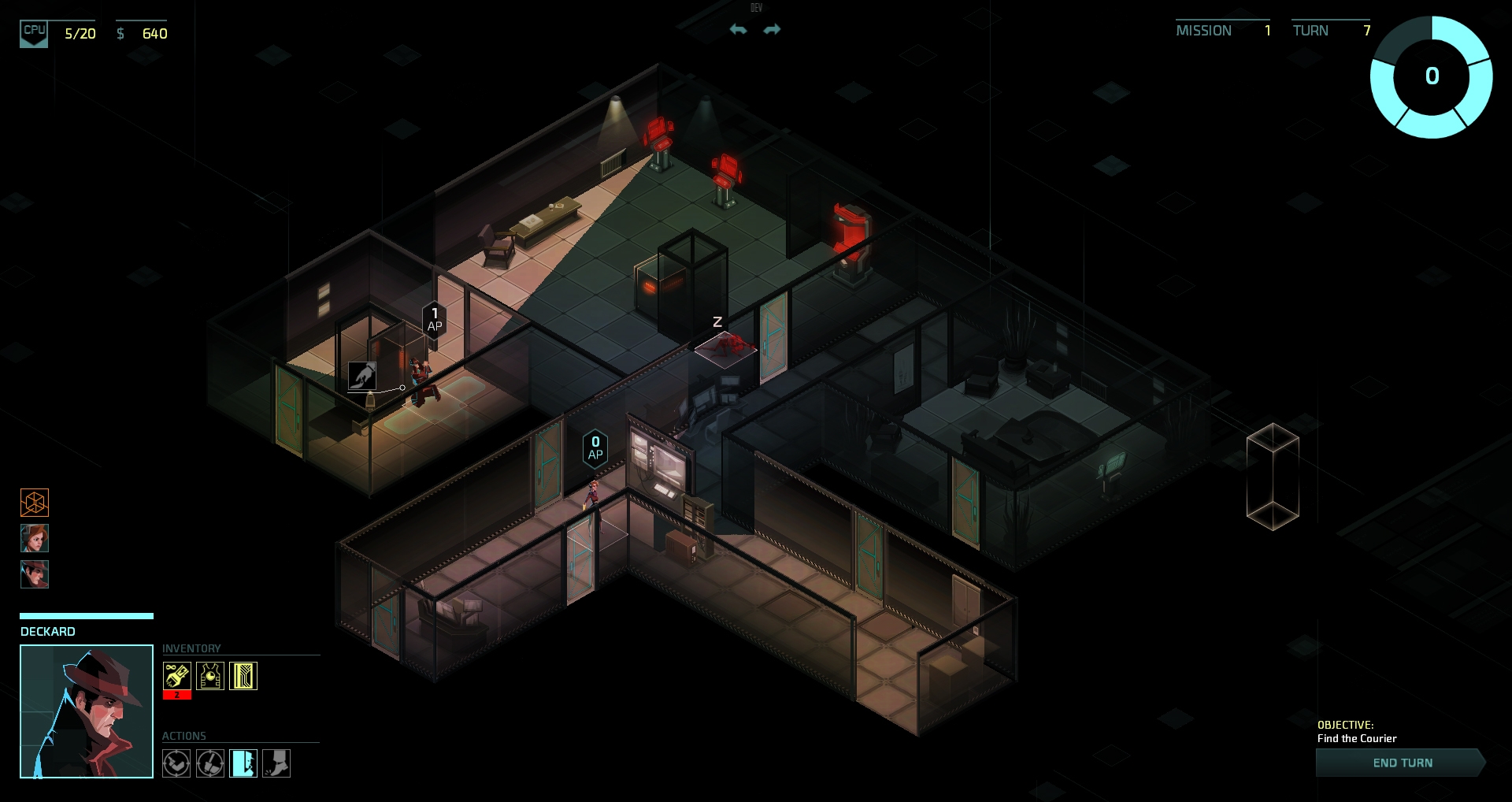Click the pickpocket hand action icon

coord(362,376)
